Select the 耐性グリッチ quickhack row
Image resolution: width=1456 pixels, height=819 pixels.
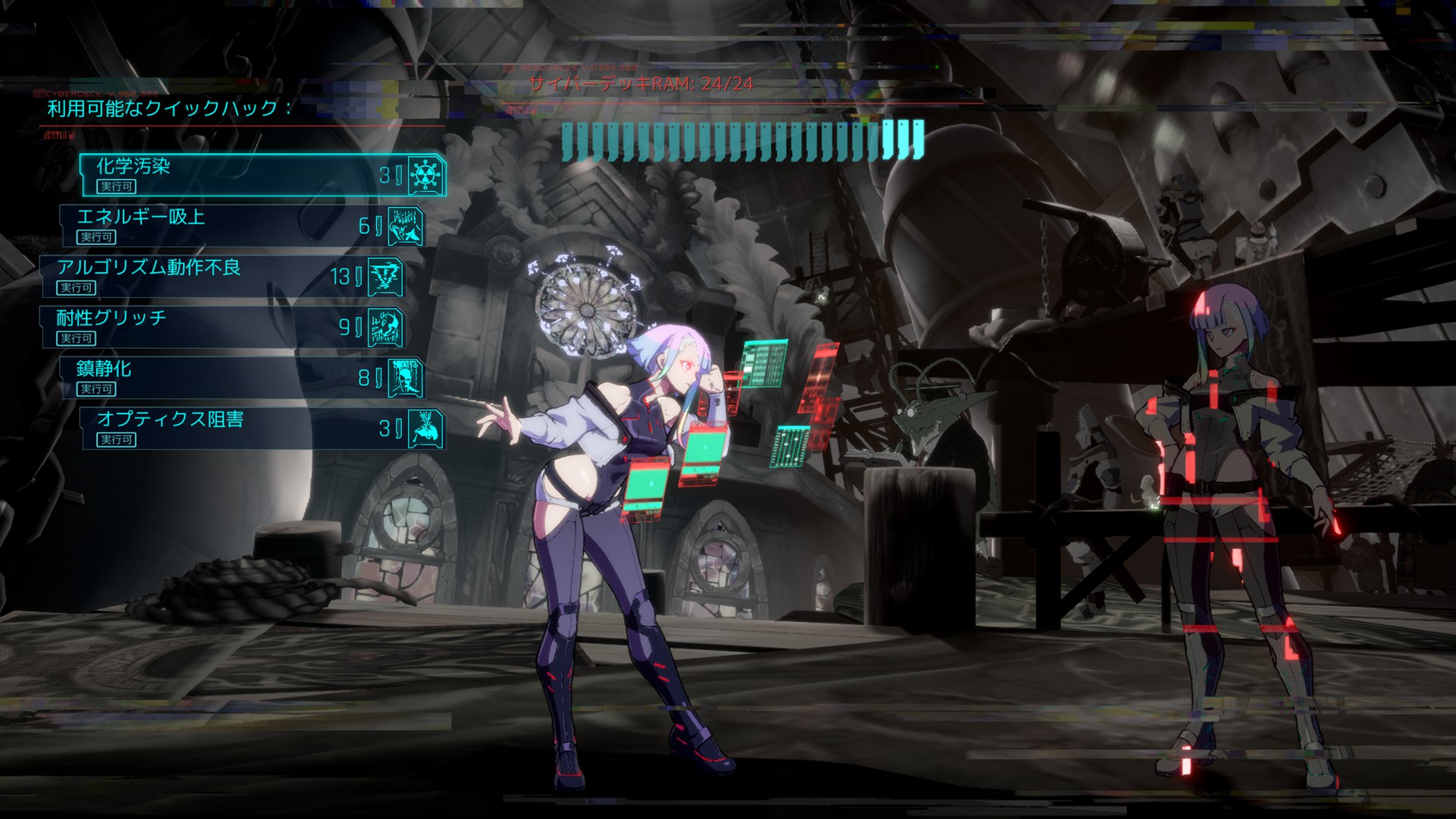pos(222,327)
